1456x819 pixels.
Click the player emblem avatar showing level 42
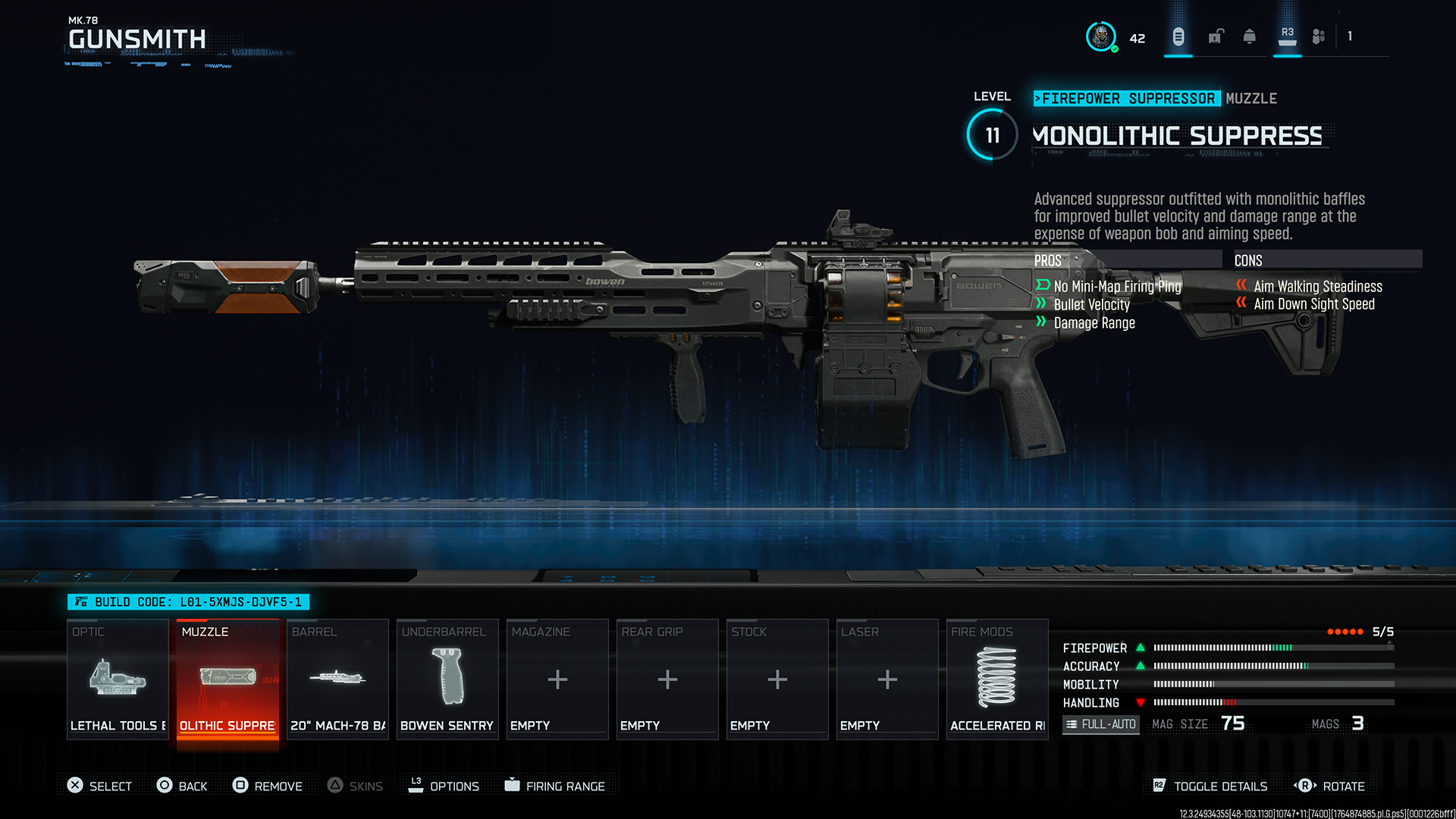pos(1100,36)
